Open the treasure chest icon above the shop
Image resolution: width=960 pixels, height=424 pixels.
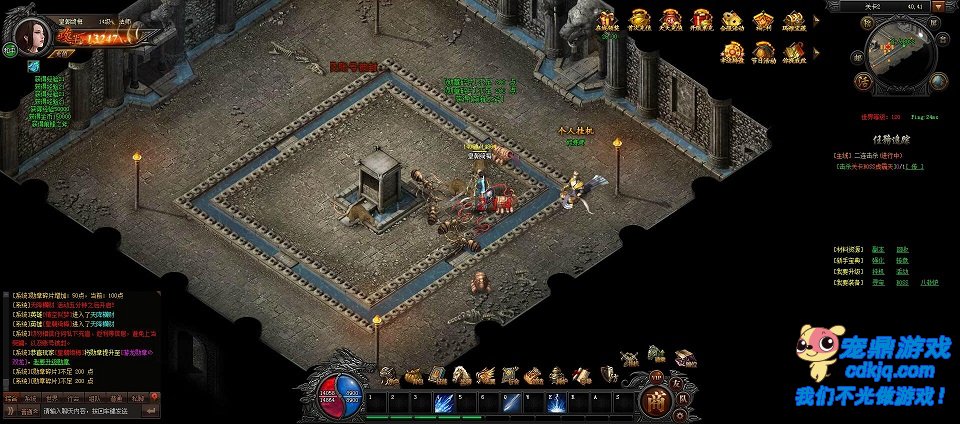click(x=685, y=357)
